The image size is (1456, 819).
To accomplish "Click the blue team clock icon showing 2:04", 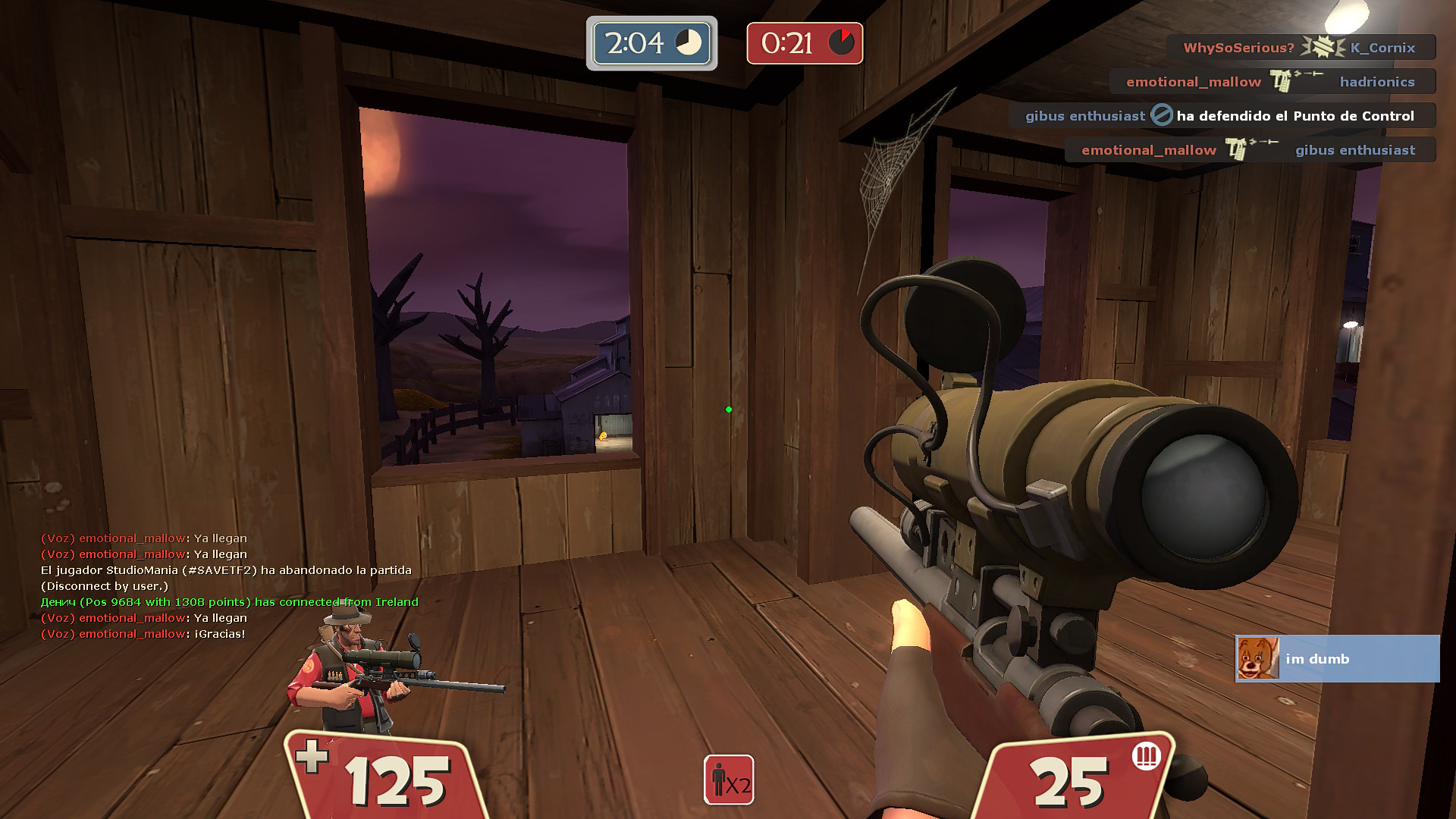I will (687, 43).
